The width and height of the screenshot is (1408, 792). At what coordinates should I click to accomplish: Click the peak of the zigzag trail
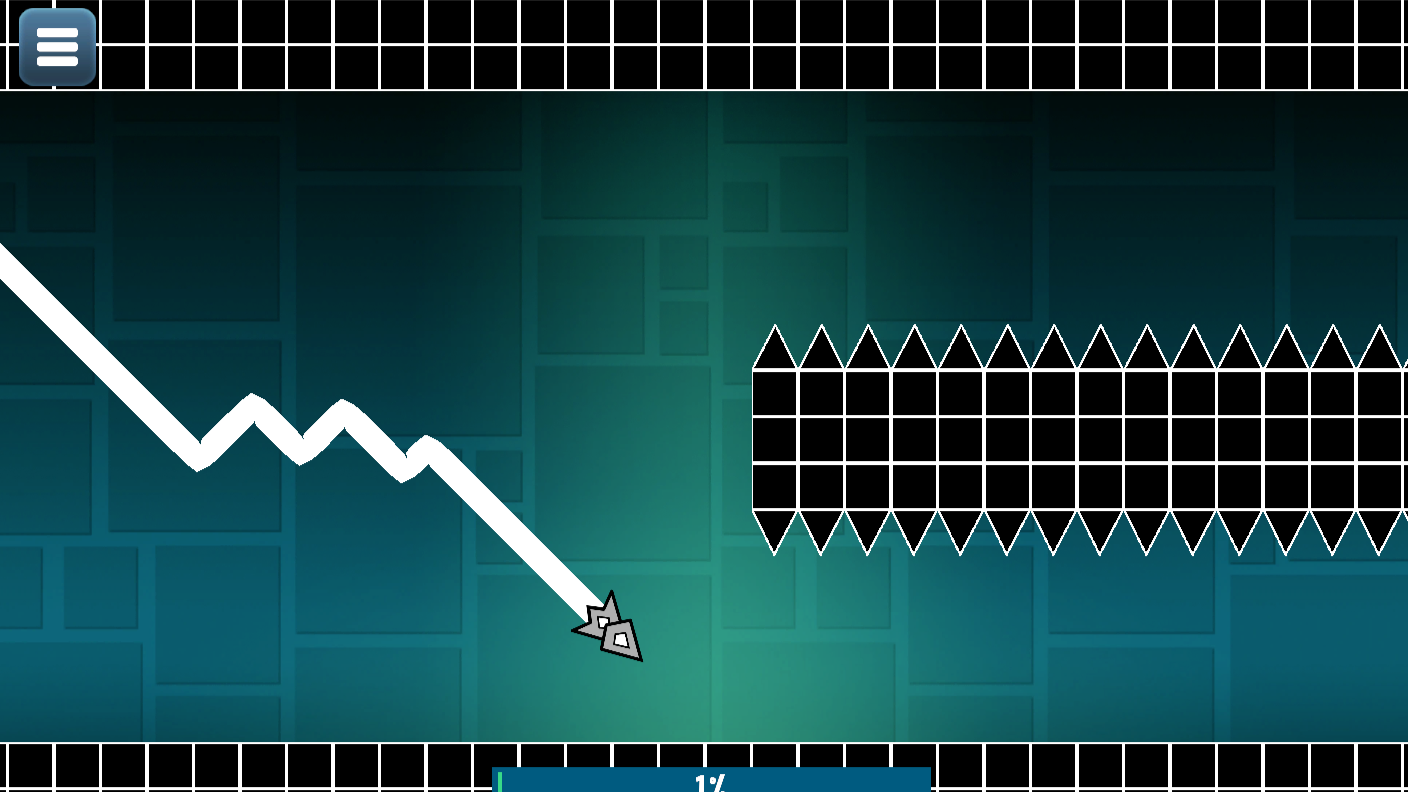pyautogui.click(x=253, y=398)
